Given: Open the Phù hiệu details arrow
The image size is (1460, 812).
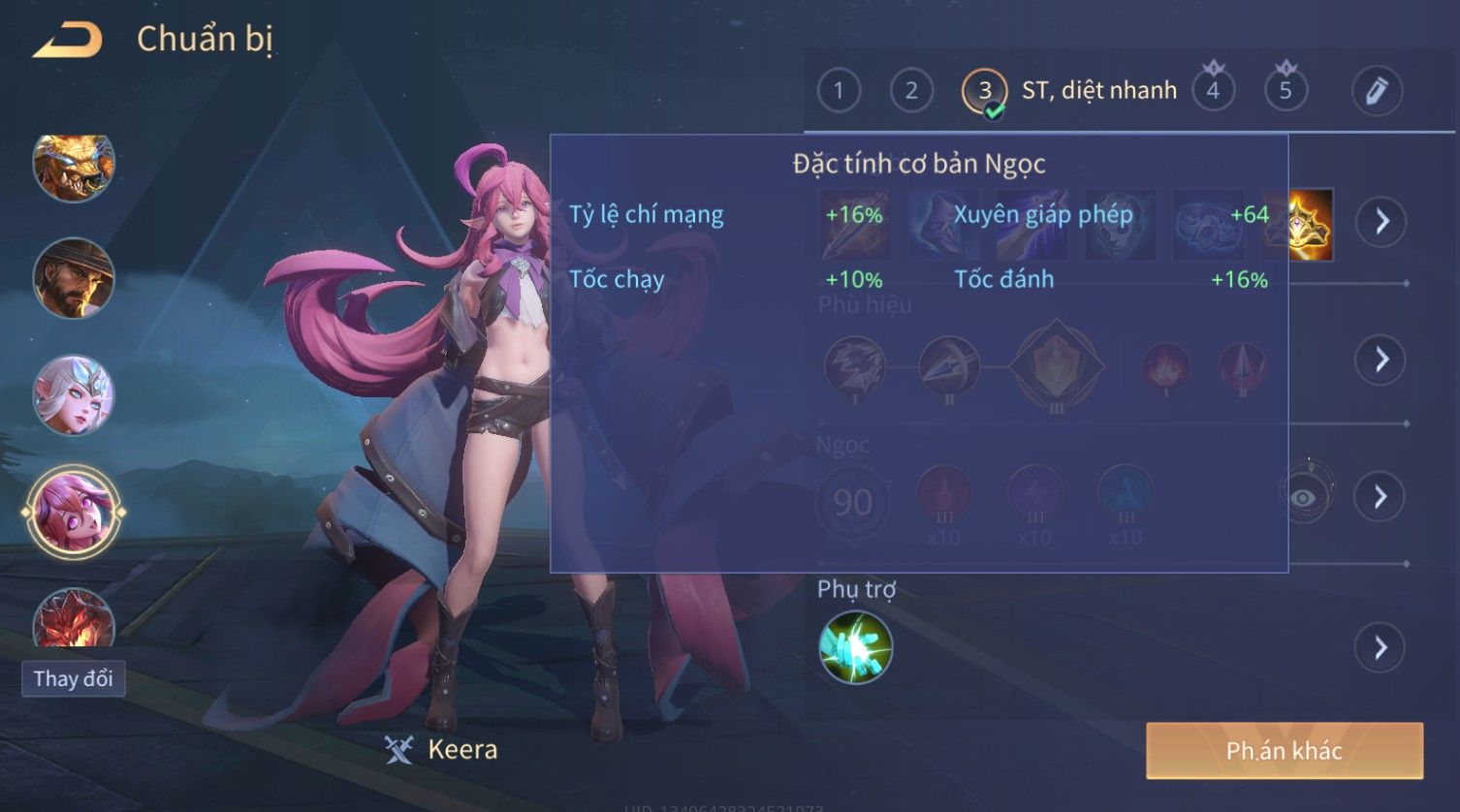Looking at the screenshot, I should pos(1381,359).
